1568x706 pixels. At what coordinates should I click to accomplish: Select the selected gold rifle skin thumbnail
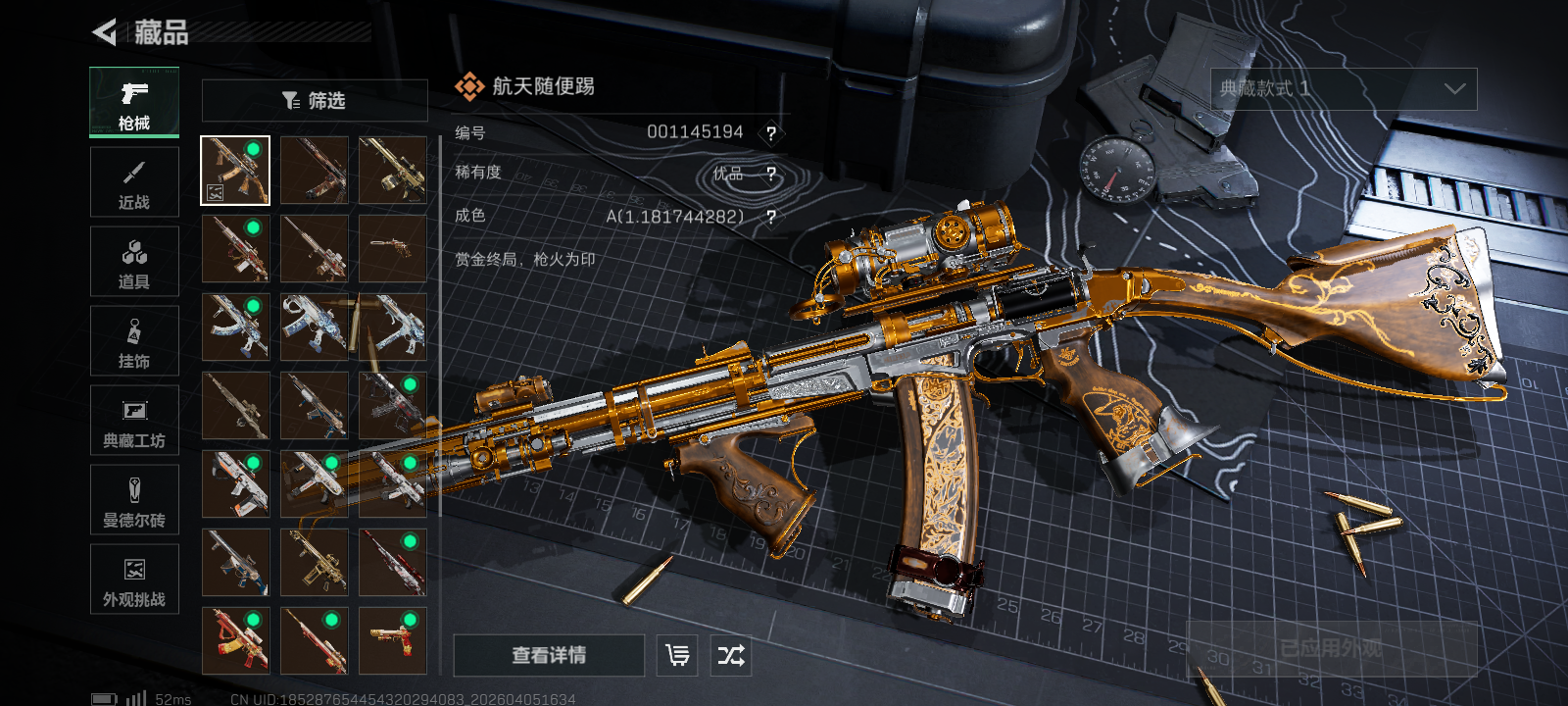(x=235, y=171)
